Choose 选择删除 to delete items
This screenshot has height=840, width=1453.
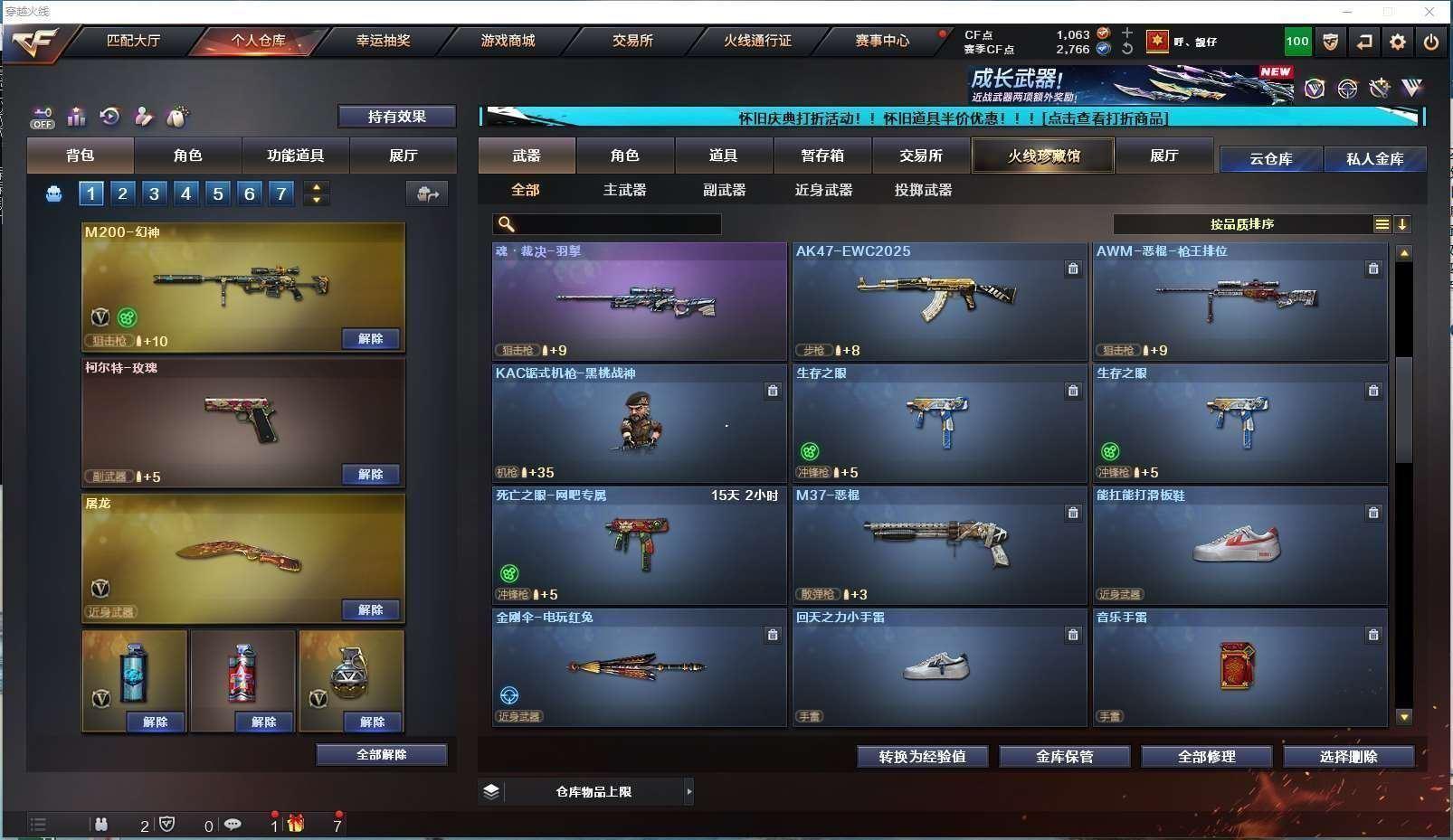(x=1348, y=756)
